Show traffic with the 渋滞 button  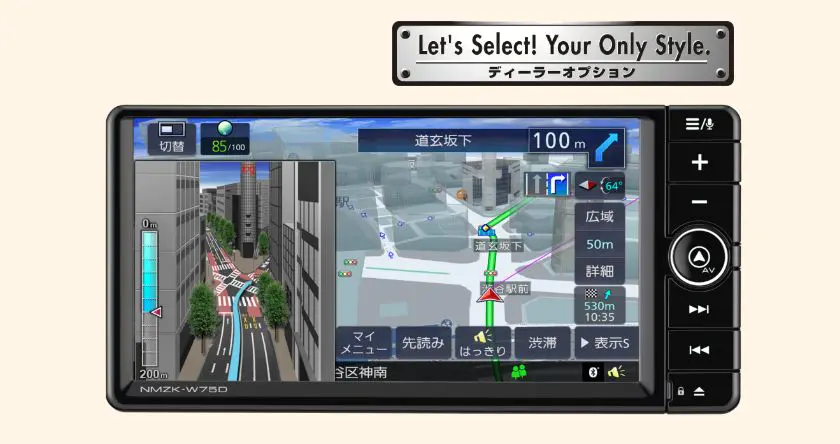[543, 342]
